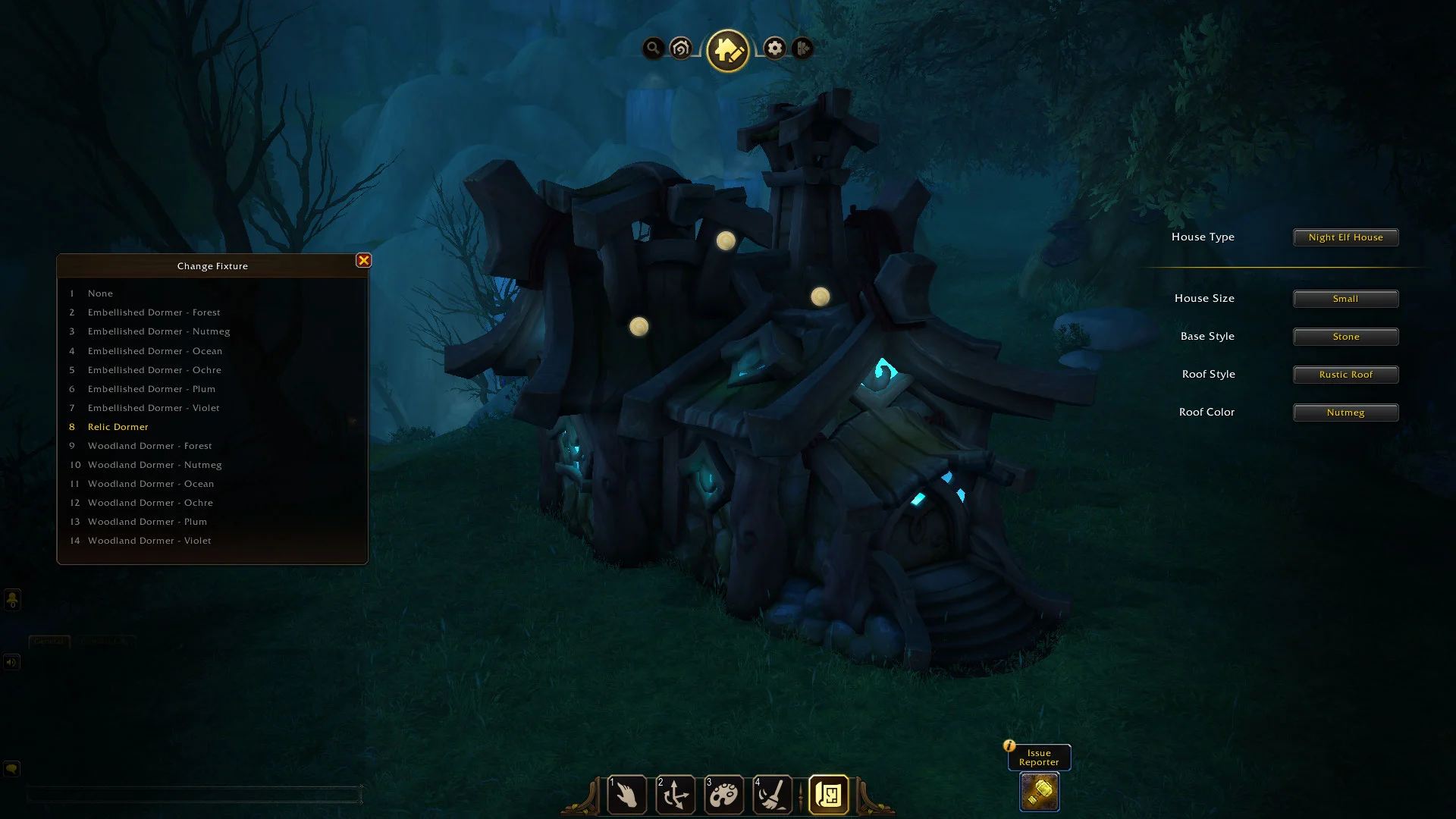Choose the Relic Dormer fixture
Image resolution: width=1456 pixels, height=819 pixels.
pyautogui.click(x=118, y=427)
